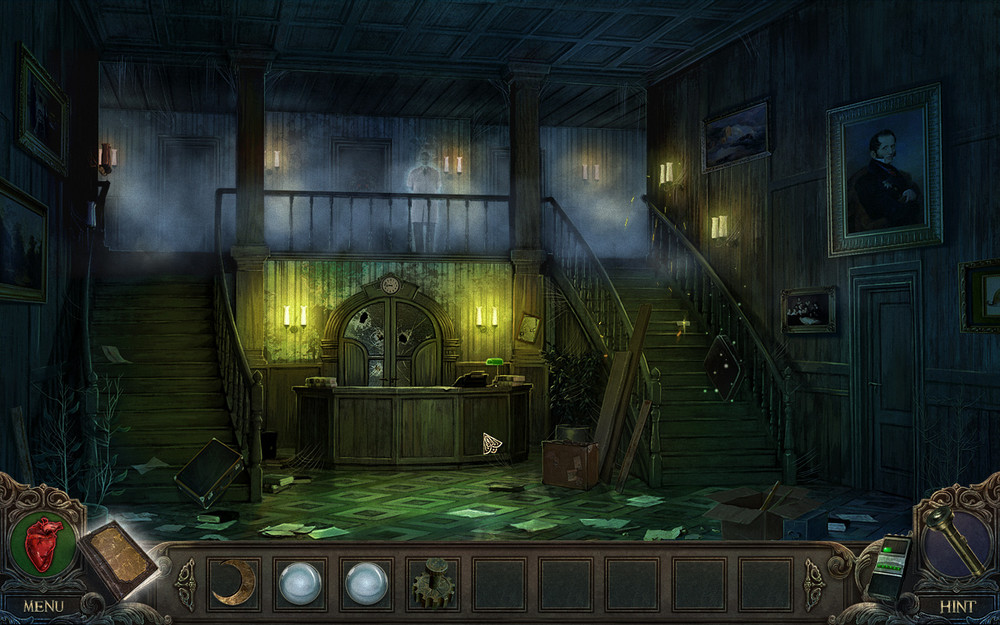
Task: Click the inventory's right scroll ornament
Action: 813,583
